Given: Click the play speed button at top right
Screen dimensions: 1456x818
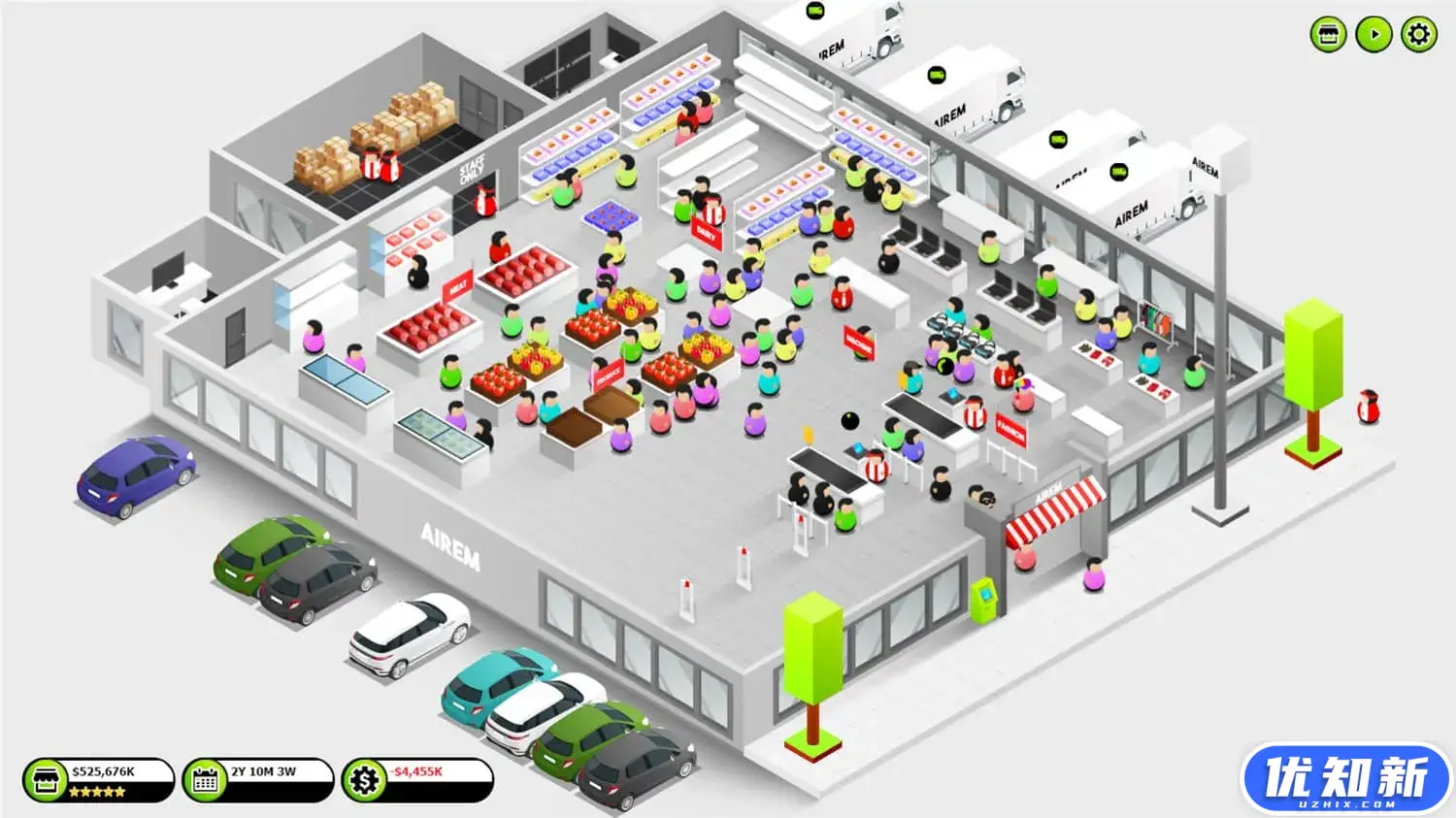Looking at the screenshot, I should pos(1373,35).
